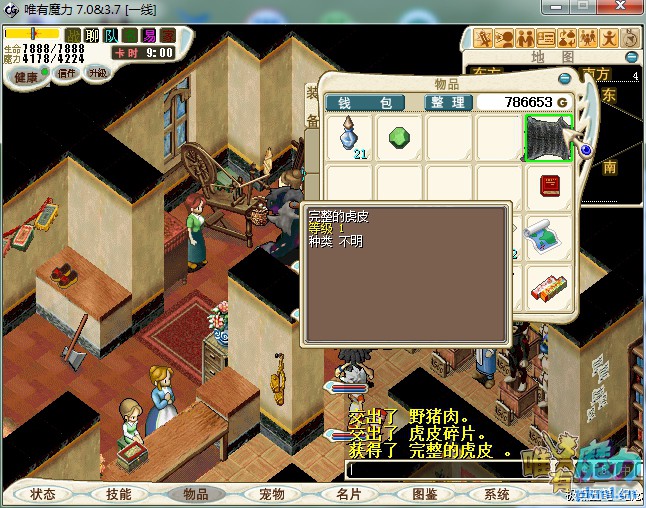646x508 pixels.
Task: Click the chat text input box
Action: click(480, 468)
